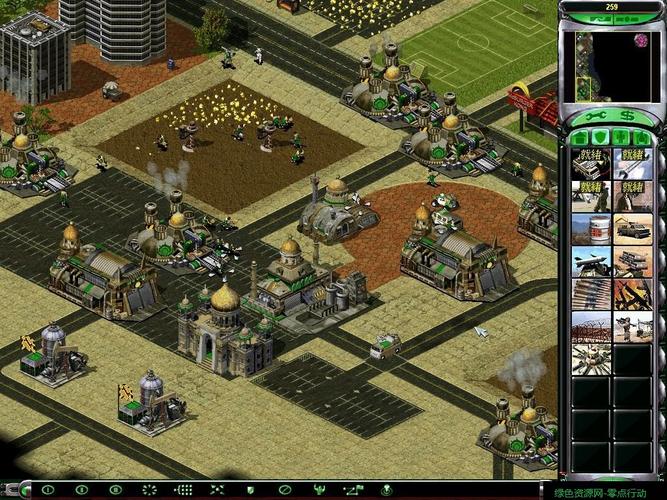Image resolution: width=667 pixels, height=500 pixels.
Task: Switch to the buildings production tab
Action: click(x=578, y=137)
